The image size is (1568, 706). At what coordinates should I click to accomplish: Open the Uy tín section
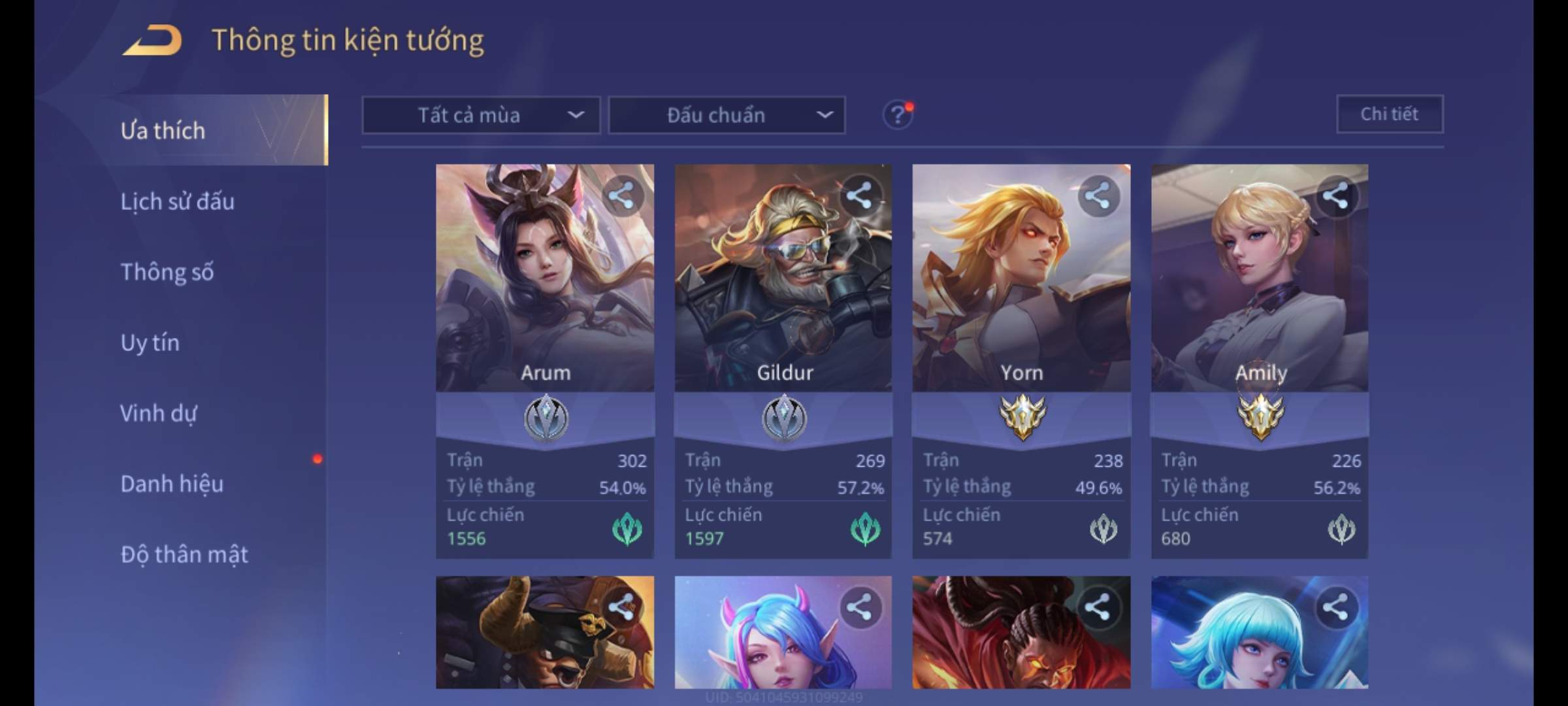[150, 342]
